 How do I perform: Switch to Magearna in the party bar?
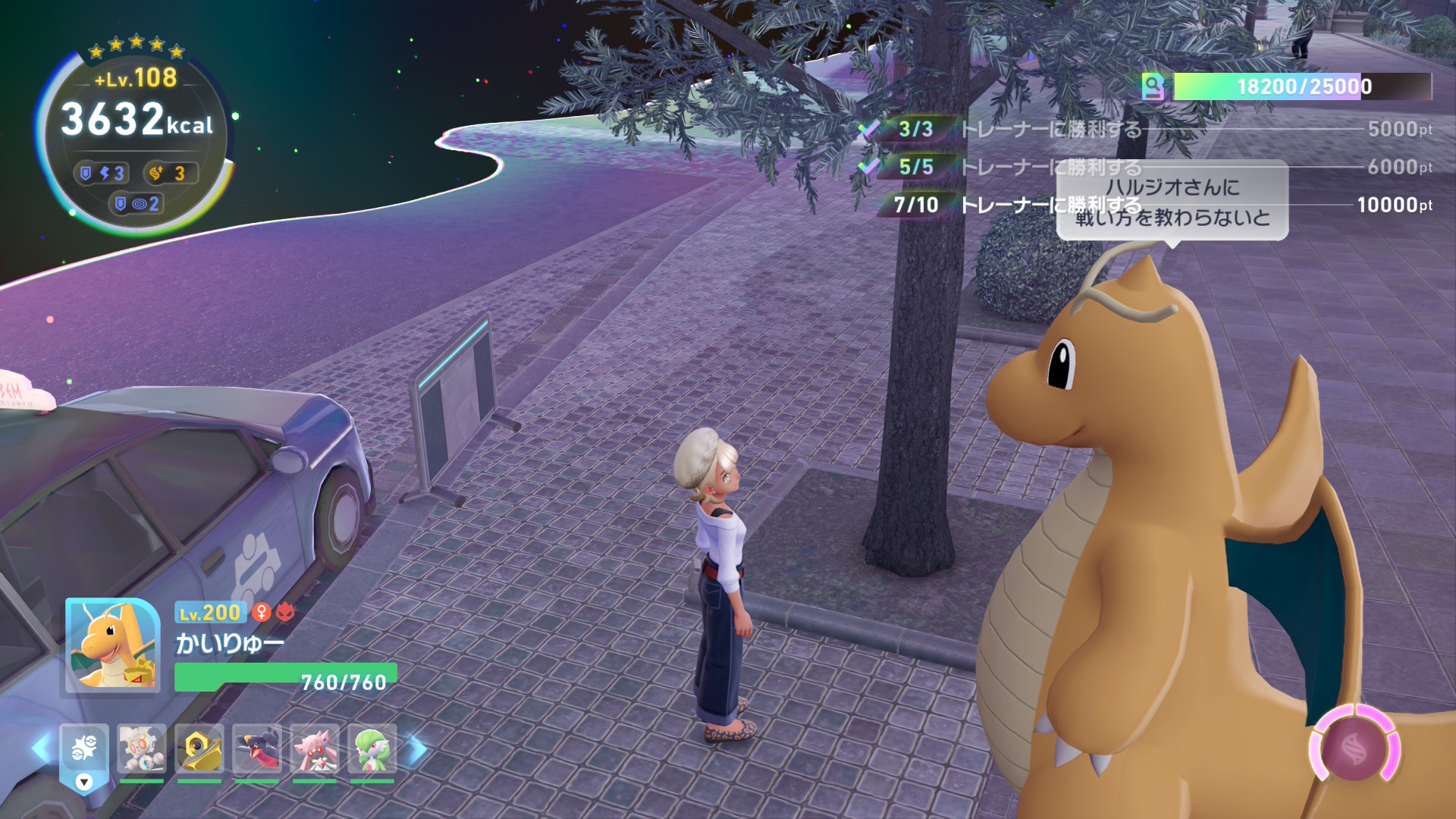[x=142, y=749]
